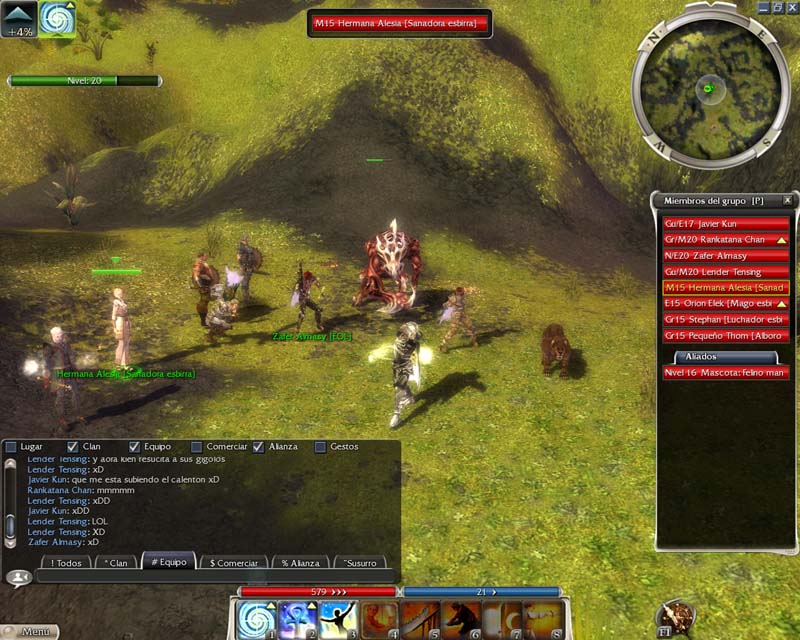The height and width of the screenshot is (640, 800).
Task: Open the Susurro whisper tab
Action: [361, 563]
